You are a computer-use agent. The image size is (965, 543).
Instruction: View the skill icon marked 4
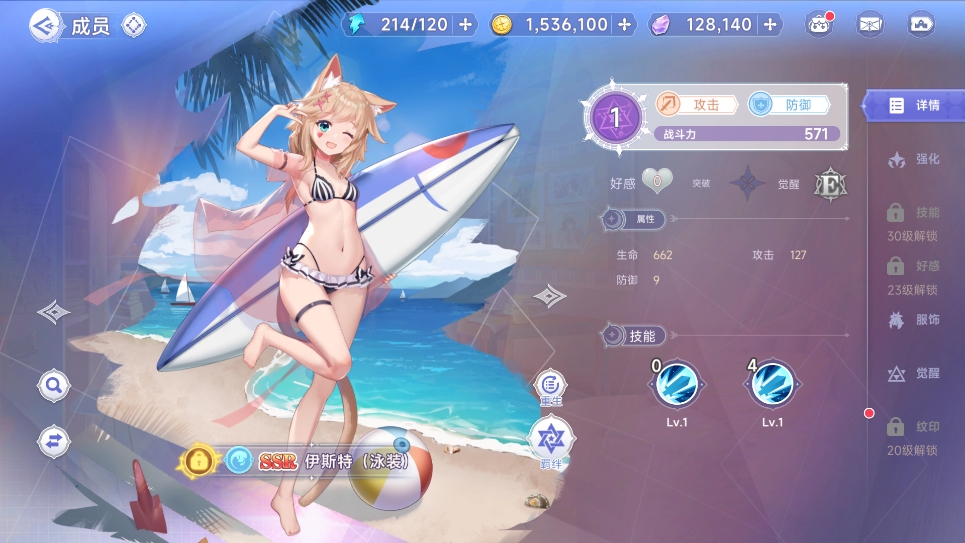click(772, 383)
